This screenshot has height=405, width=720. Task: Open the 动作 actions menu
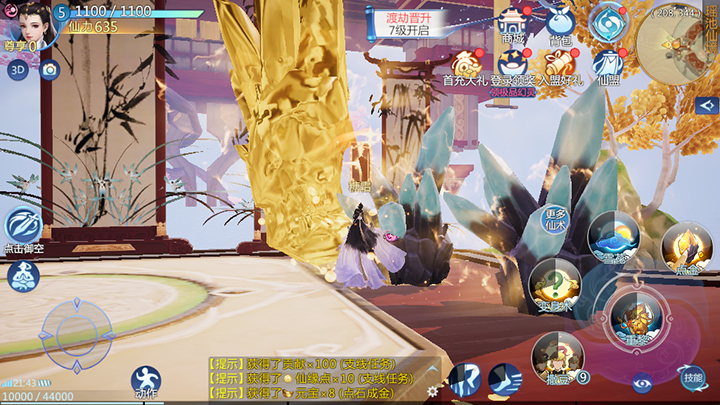(146, 380)
